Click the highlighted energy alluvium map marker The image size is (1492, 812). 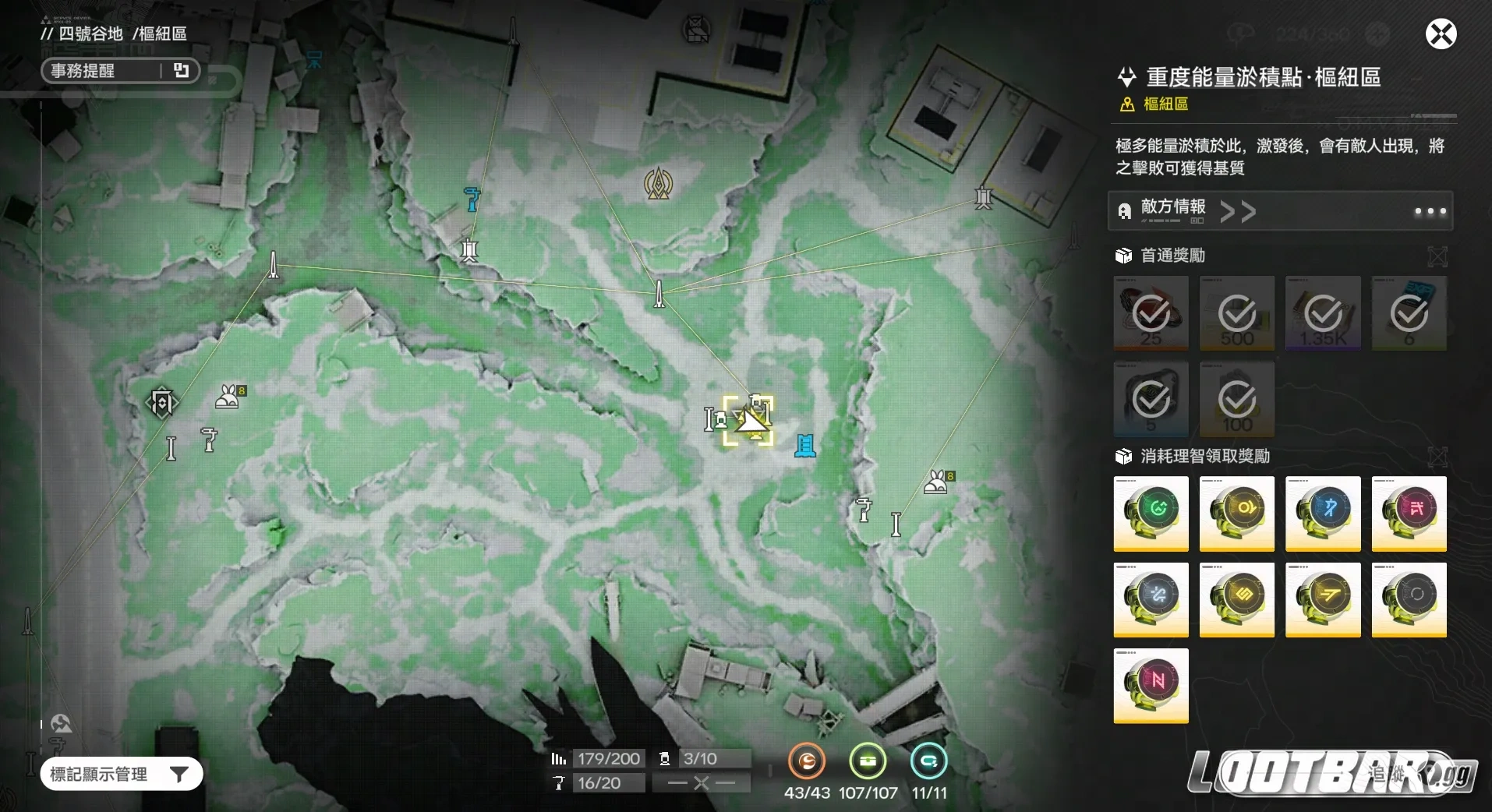pyautogui.click(x=748, y=421)
